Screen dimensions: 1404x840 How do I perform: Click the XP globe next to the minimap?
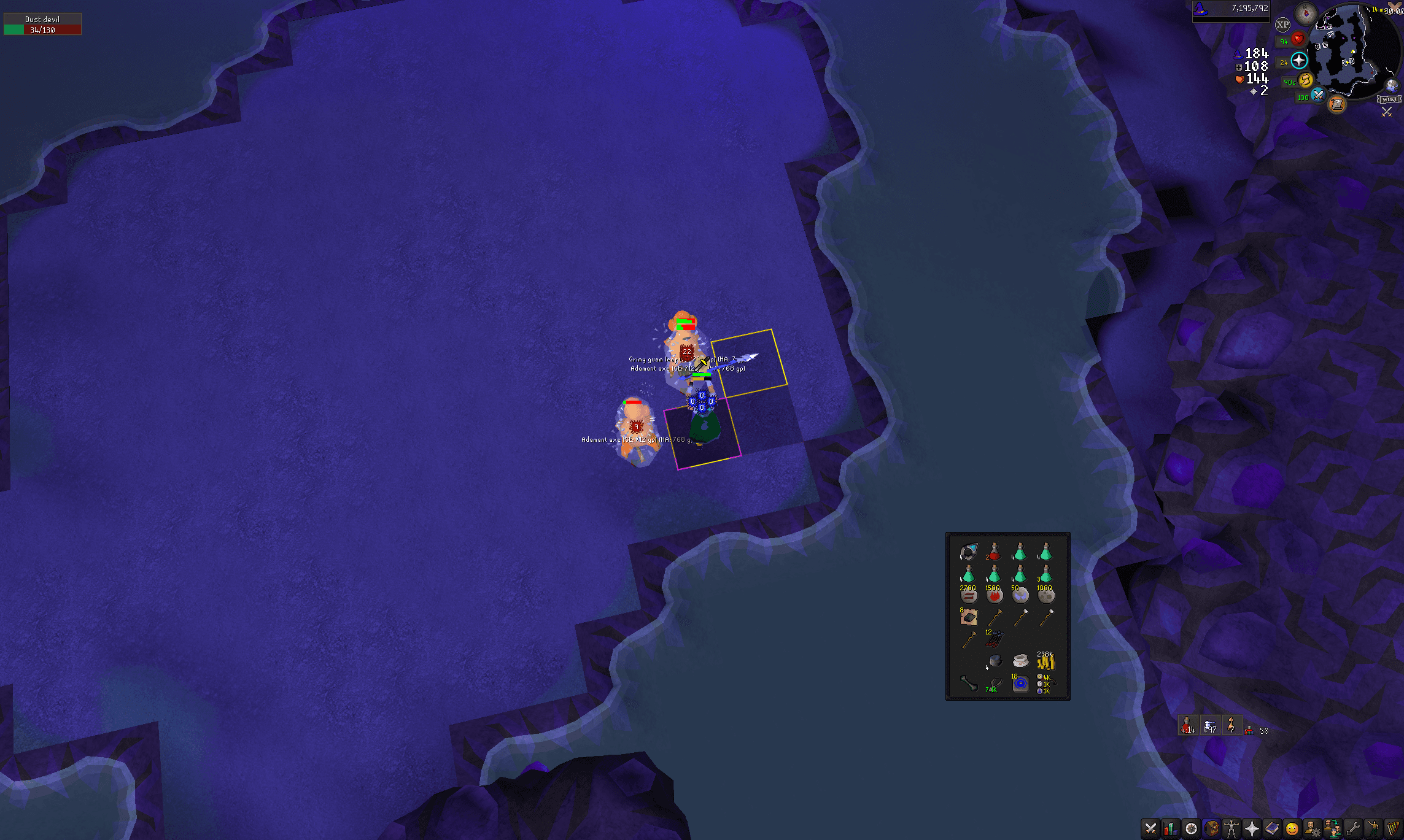tap(1282, 25)
